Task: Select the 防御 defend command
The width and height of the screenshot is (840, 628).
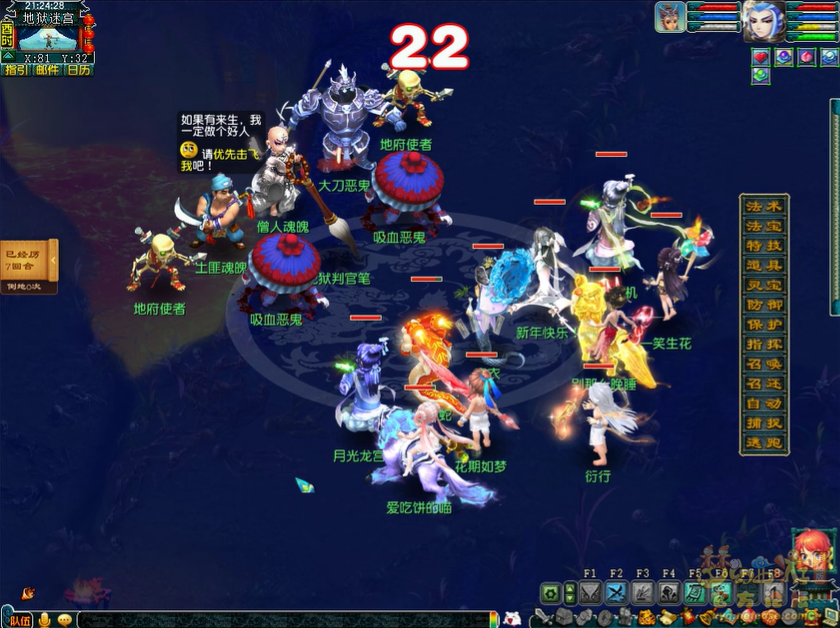Action: pyautogui.click(x=764, y=305)
